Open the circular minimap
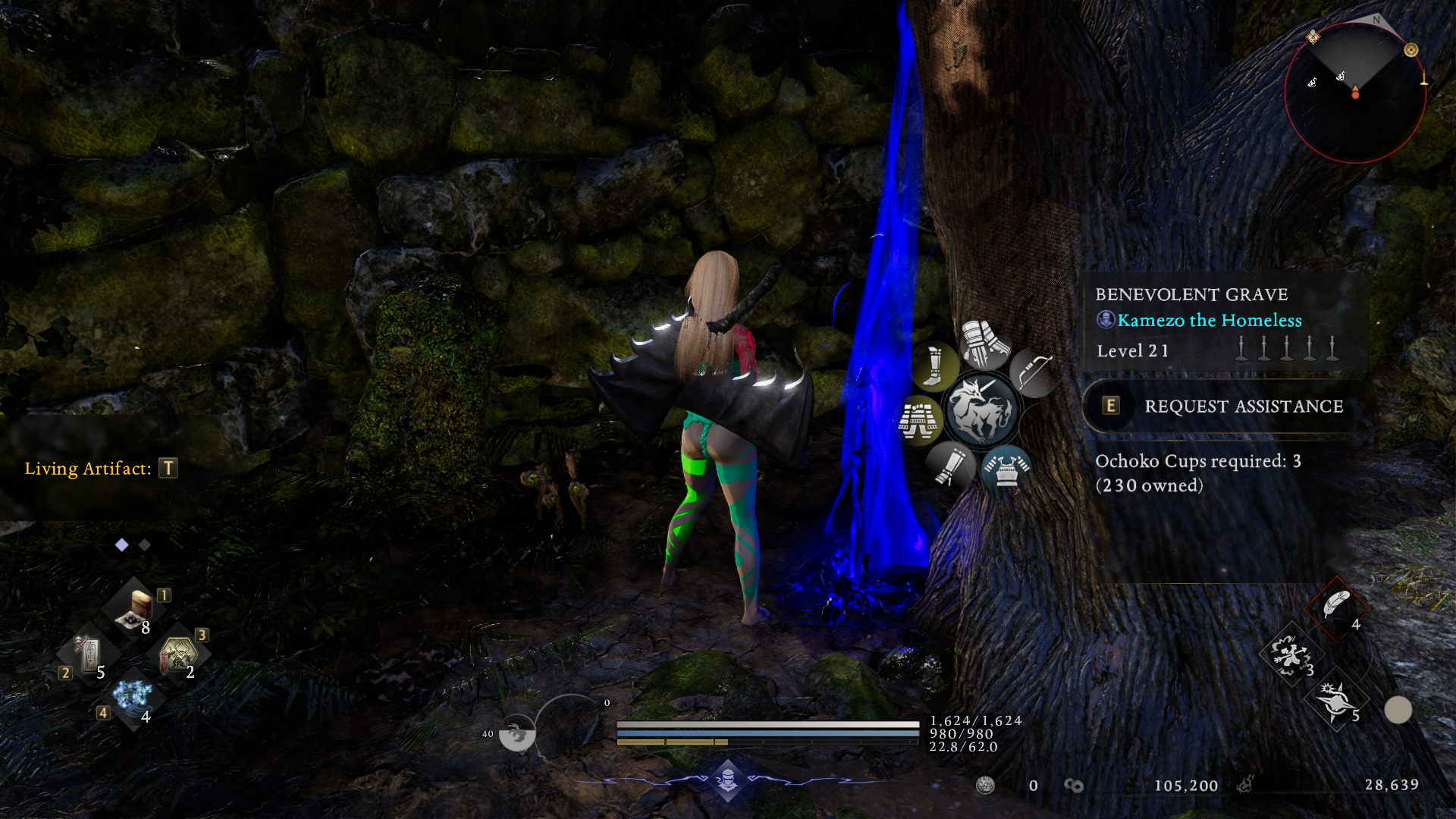This screenshot has height=819, width=1456. (x=1355, y=93)
